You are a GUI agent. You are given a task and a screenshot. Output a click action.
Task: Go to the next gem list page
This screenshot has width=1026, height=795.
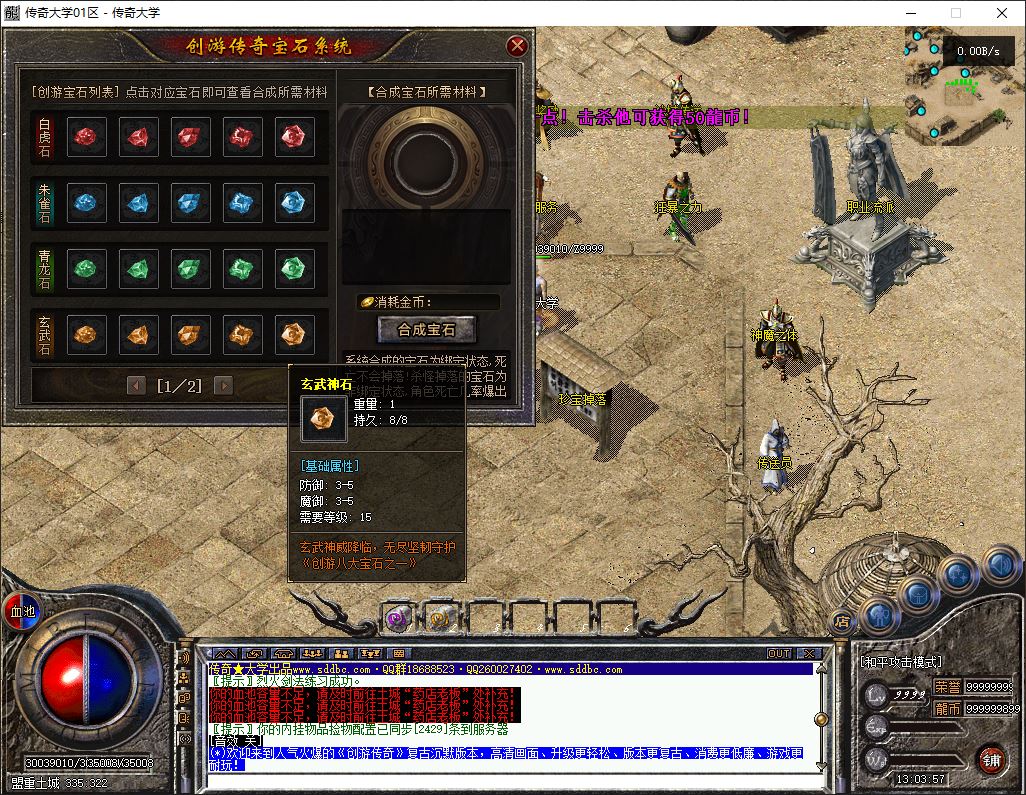click(223, 385)
